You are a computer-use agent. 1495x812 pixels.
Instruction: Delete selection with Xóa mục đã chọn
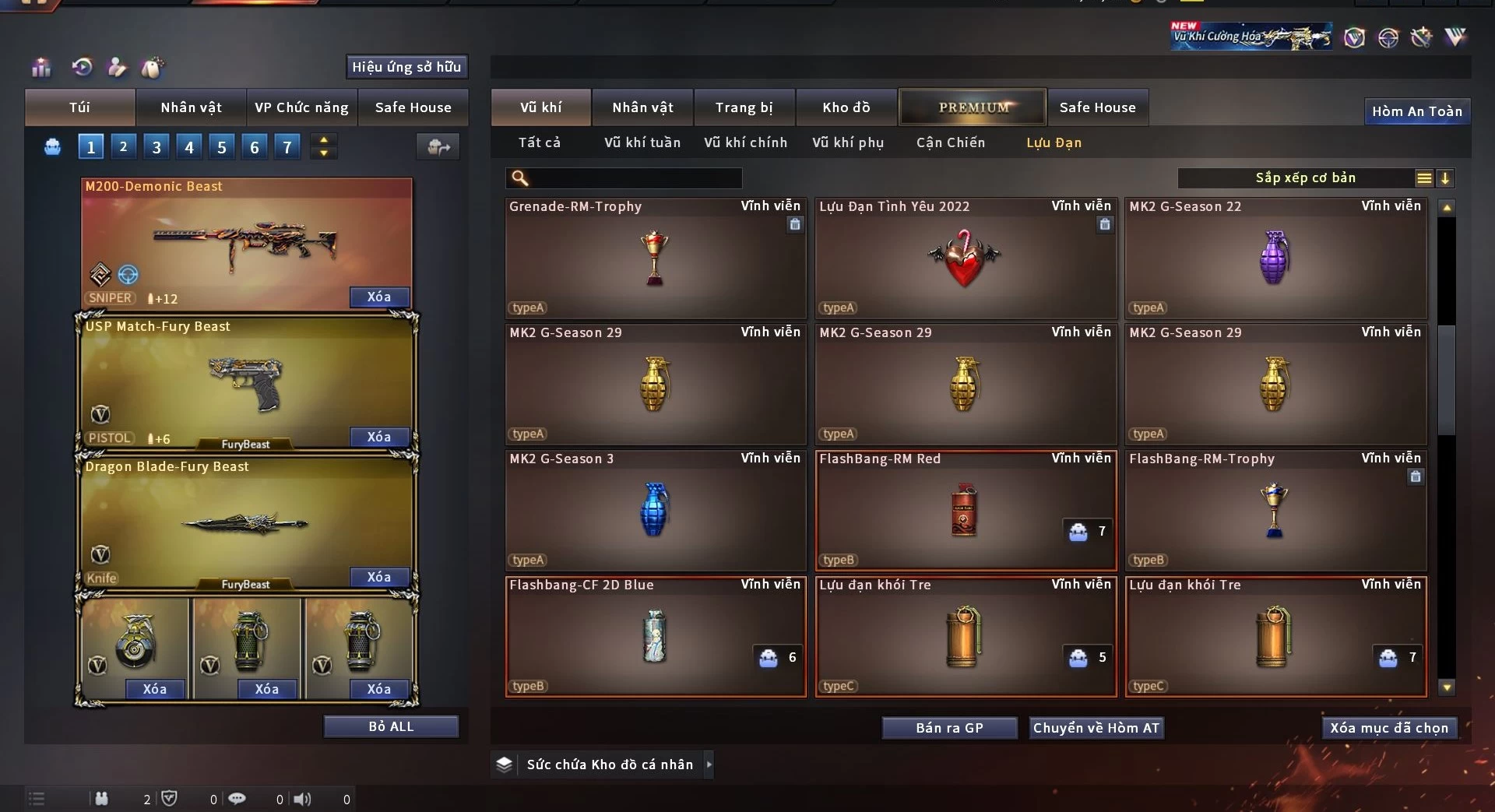pos(1388,728)
